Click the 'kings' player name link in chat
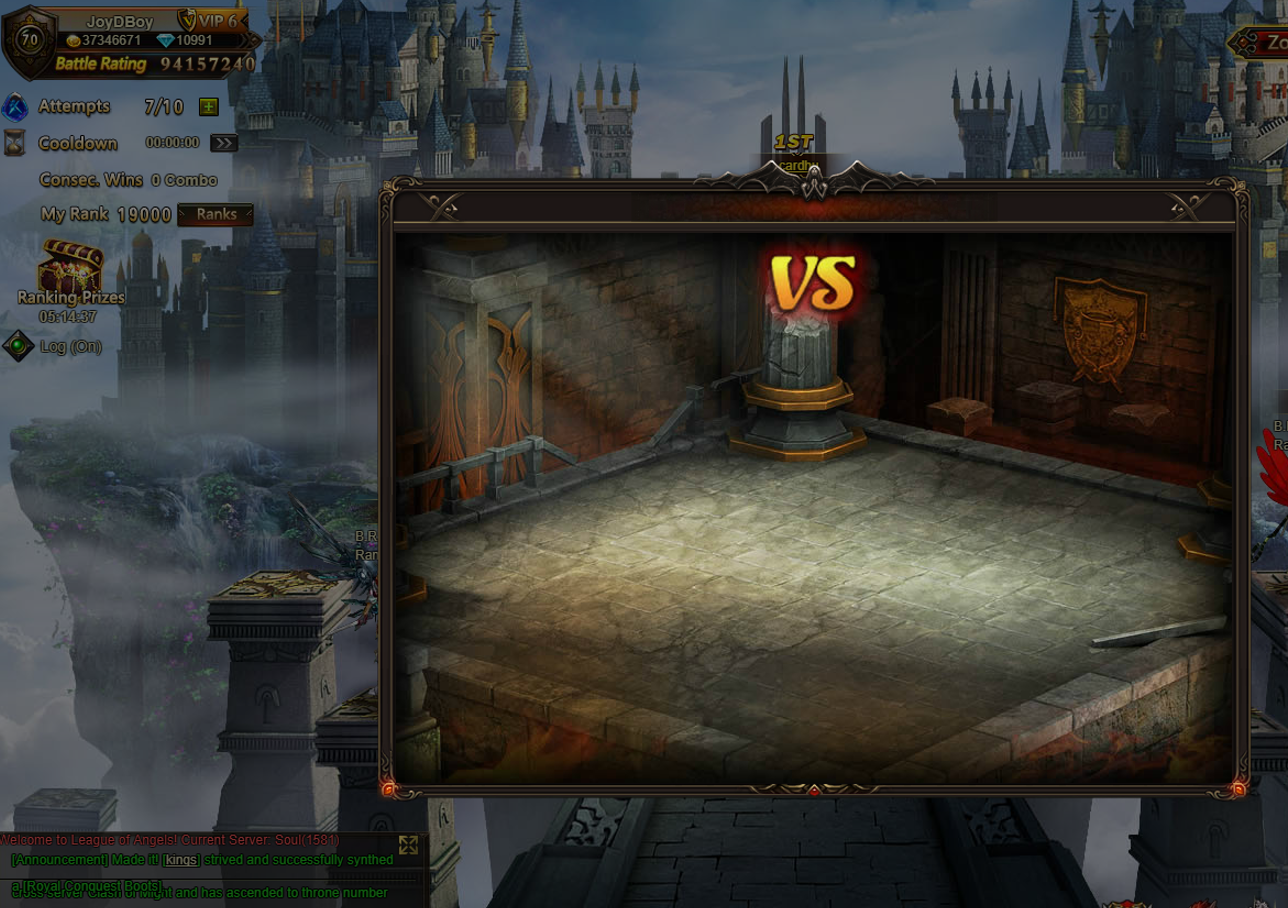This screenshot has width=1288, height=908. (181, 860)
